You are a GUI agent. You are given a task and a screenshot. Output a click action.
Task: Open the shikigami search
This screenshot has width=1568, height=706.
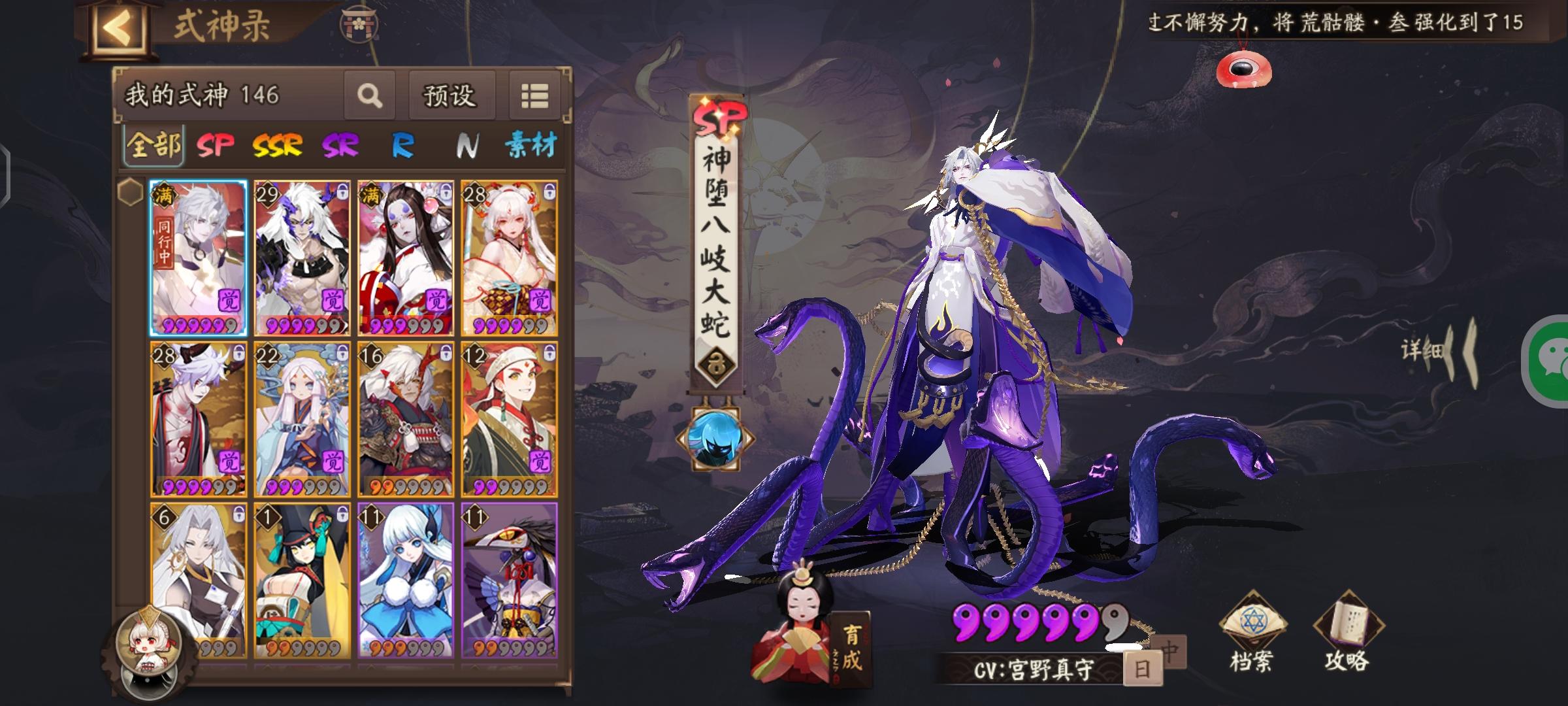point(370,93)
